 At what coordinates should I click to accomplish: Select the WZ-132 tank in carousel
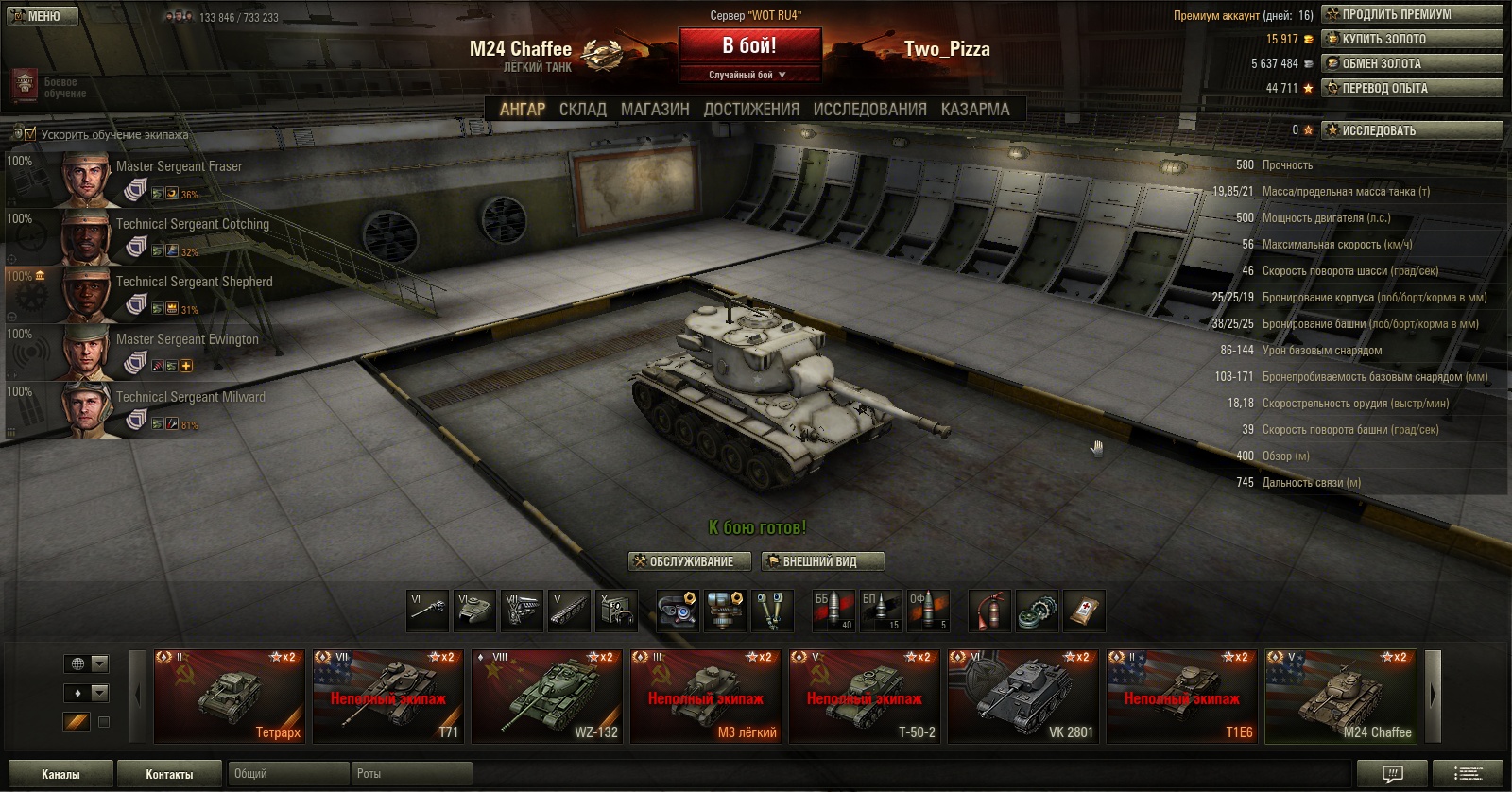click(x=546, y=697)
